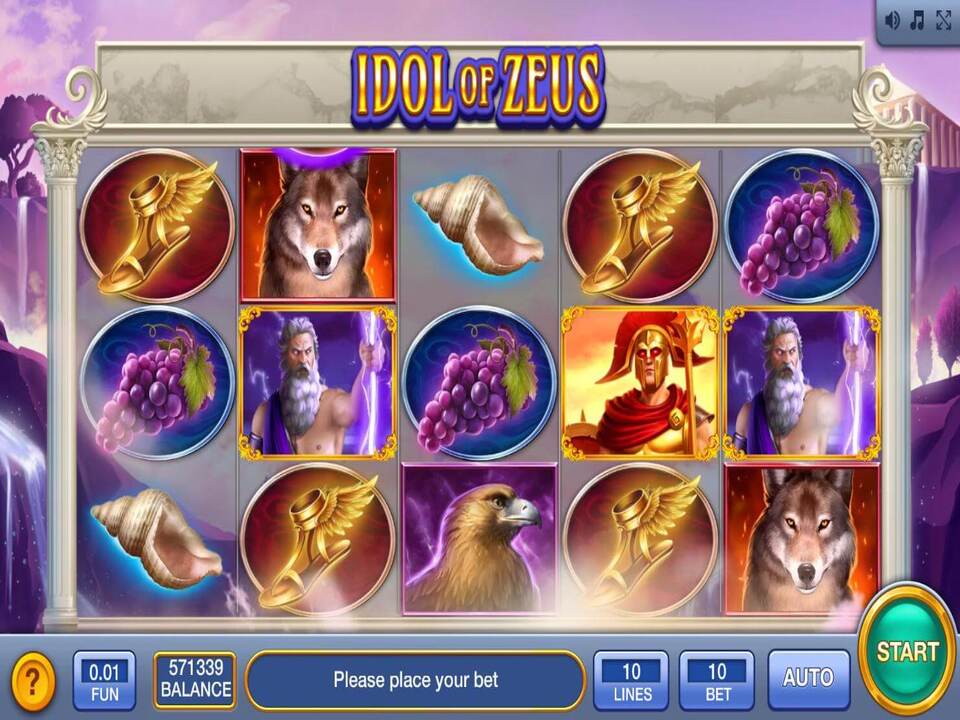Adjust the number of LINES

point(631,680)
